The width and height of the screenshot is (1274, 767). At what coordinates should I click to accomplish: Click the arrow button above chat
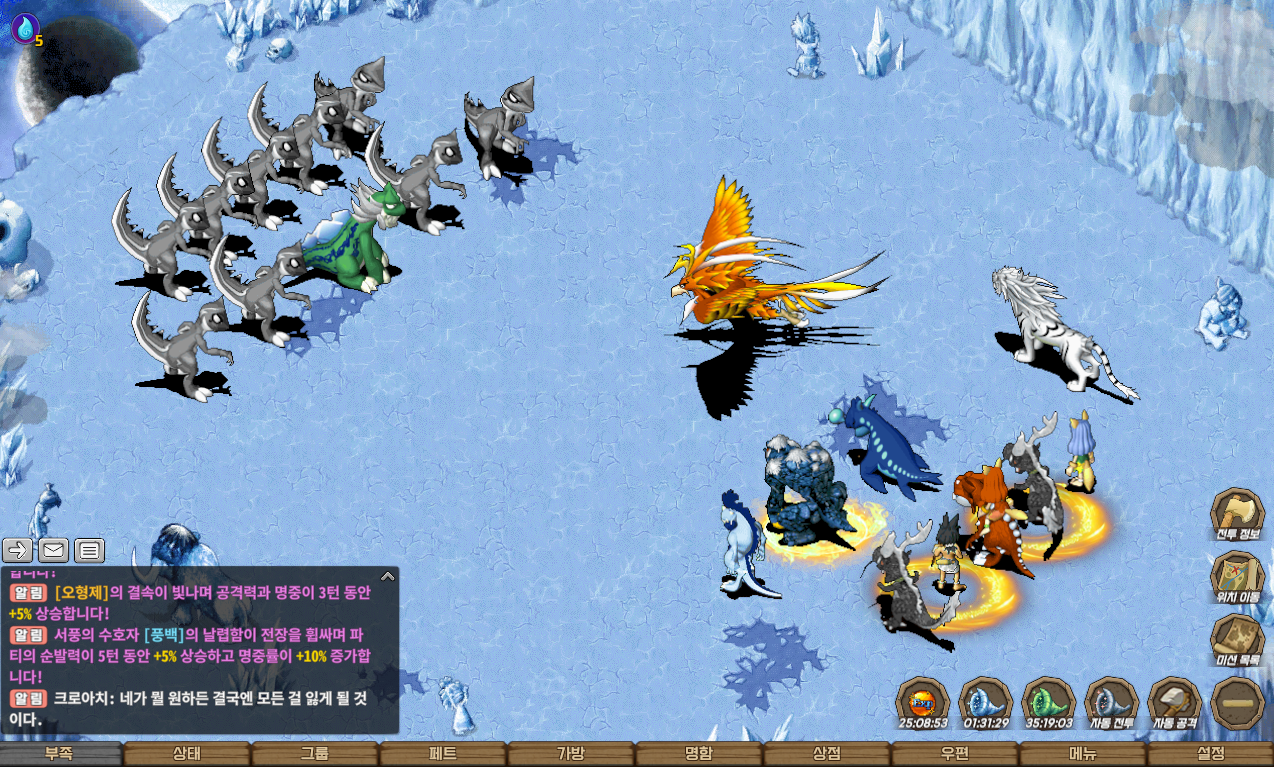(x=18, y=549)
